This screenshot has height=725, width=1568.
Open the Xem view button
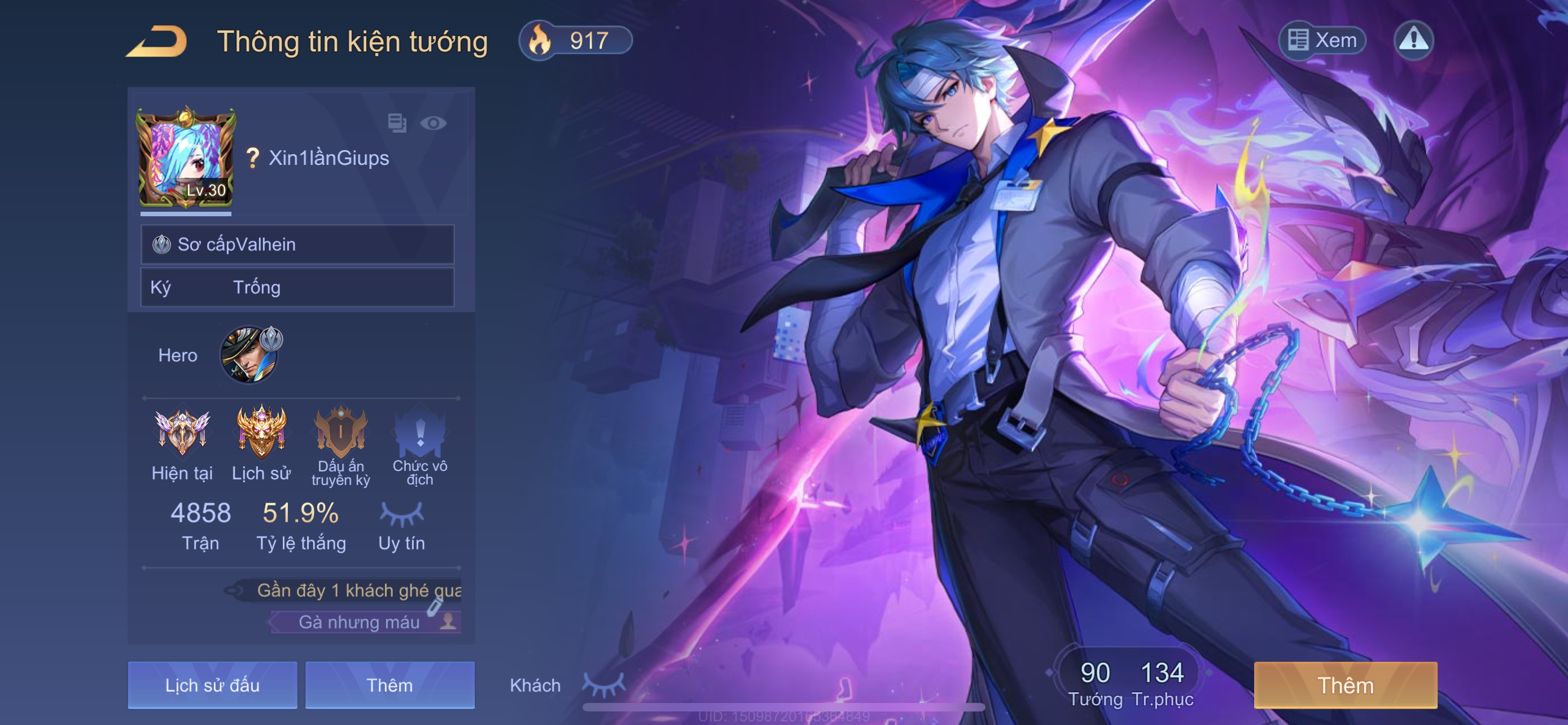pos(1322,41)
